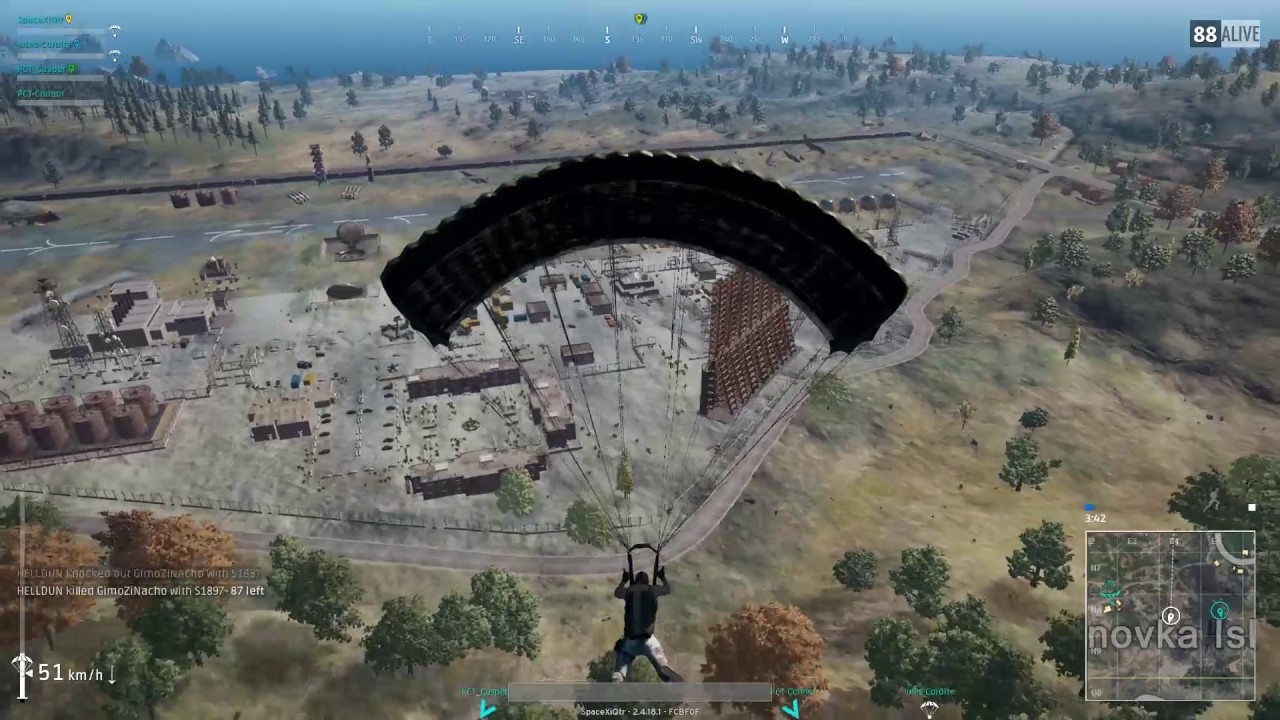Select the blue marker icon next to Jules Cordite
The height and width of the screenshot is (720, 1280).
76,45
